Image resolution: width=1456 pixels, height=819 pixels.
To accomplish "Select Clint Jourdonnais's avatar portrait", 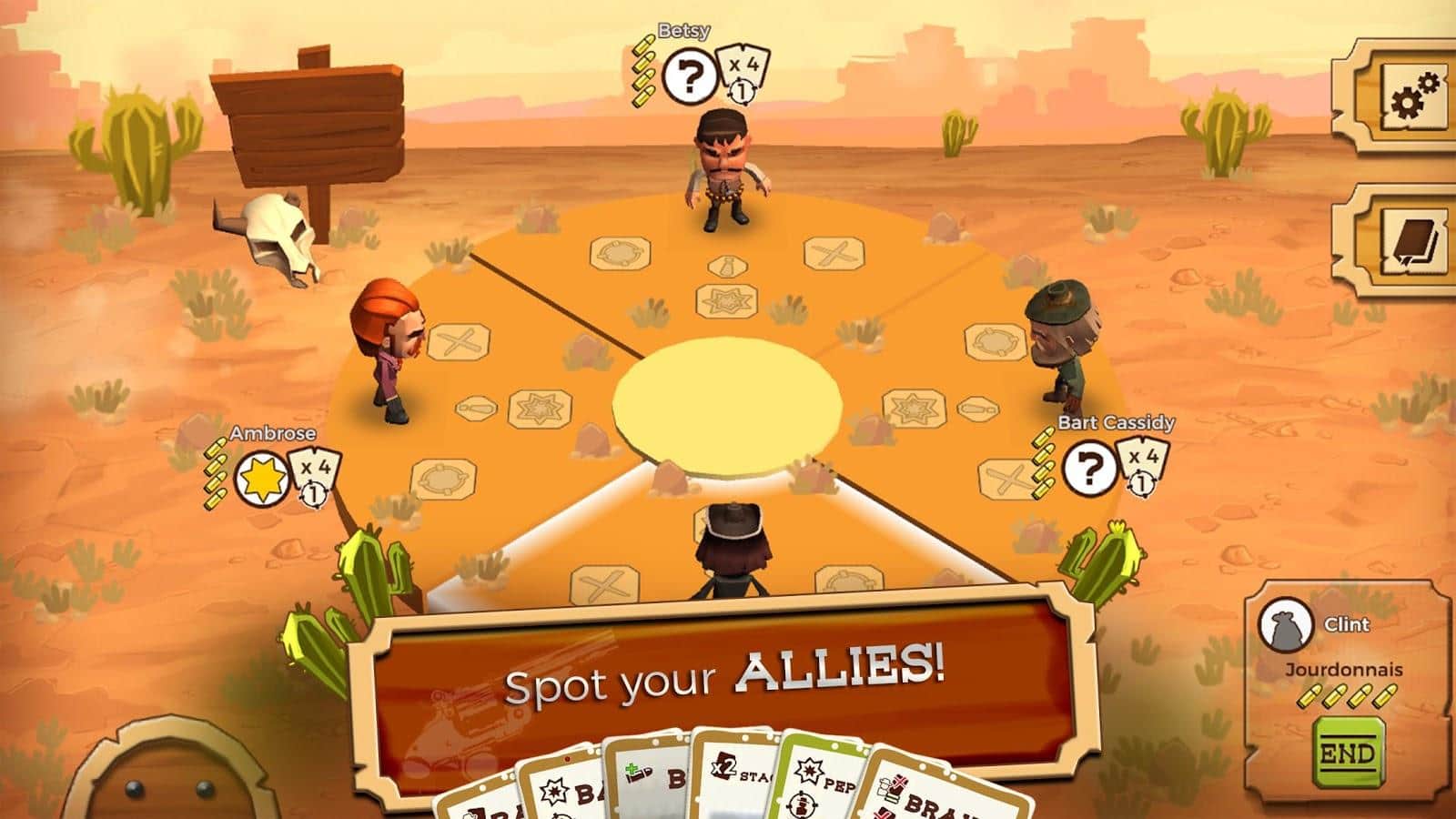I will 1285,625.
